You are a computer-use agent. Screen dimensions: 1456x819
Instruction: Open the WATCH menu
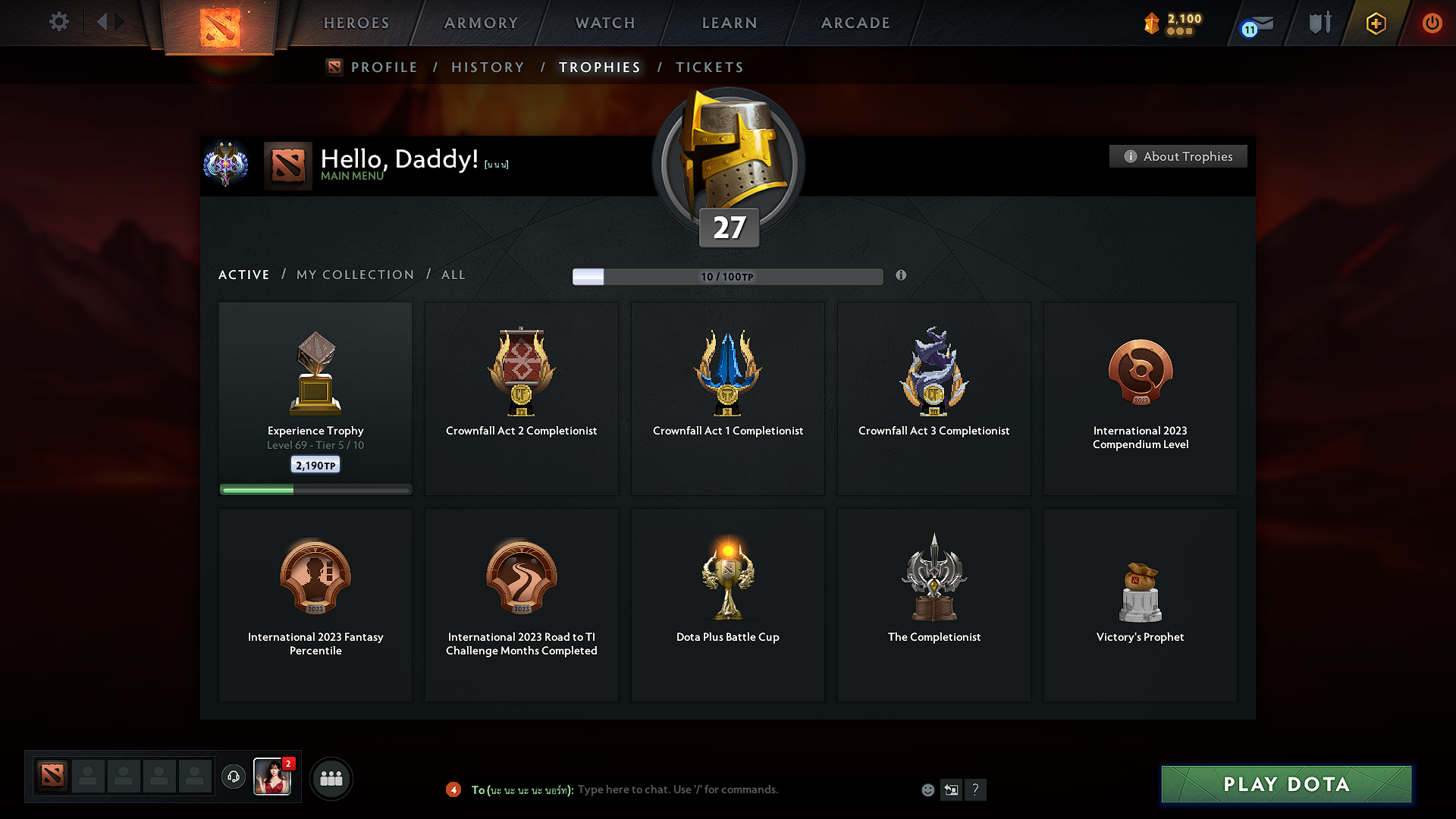pos(604,23)
